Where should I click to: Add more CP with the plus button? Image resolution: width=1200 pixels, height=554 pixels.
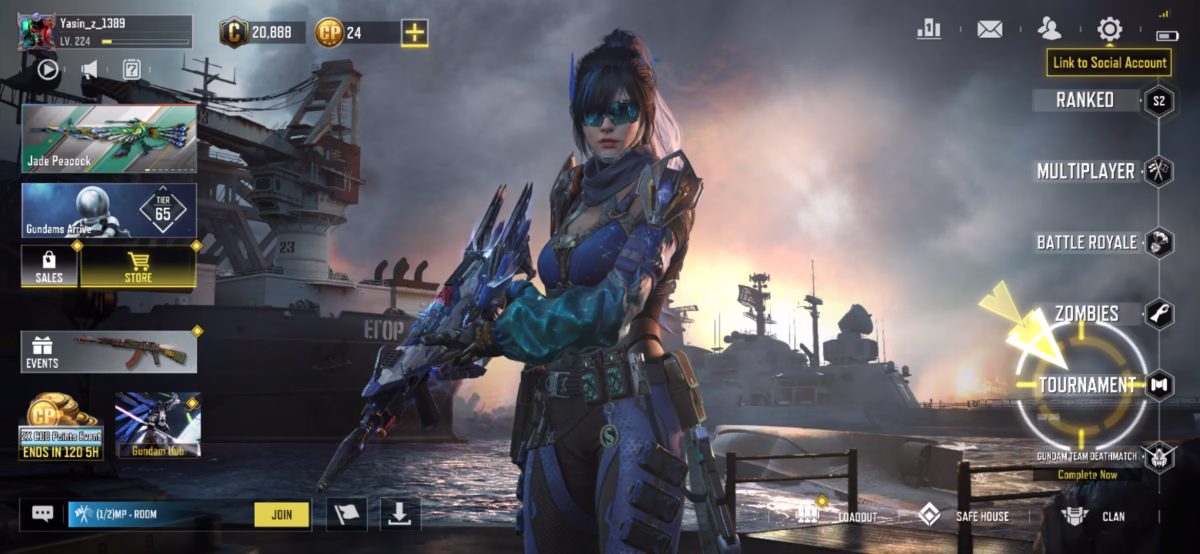point(414,33)
